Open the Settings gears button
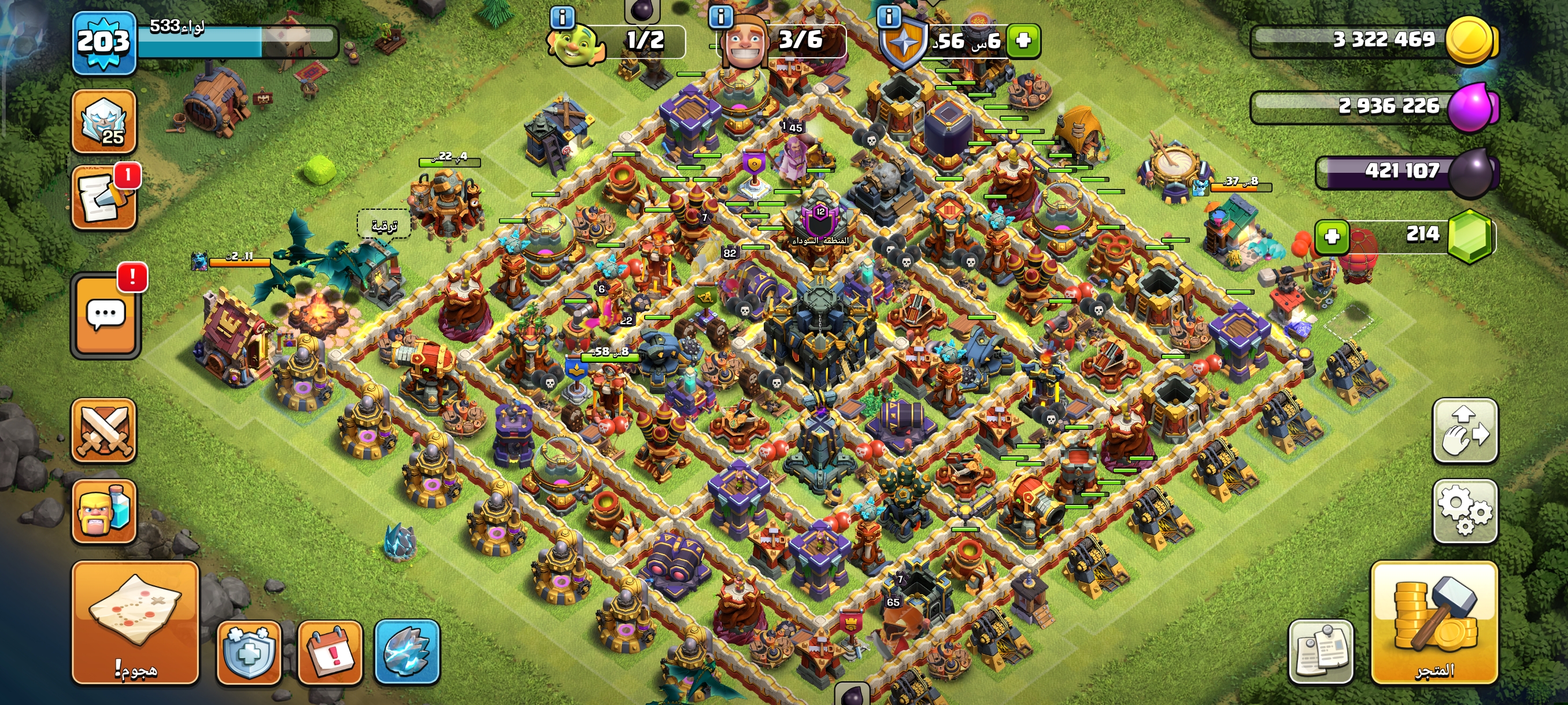 coord(1465,510)
